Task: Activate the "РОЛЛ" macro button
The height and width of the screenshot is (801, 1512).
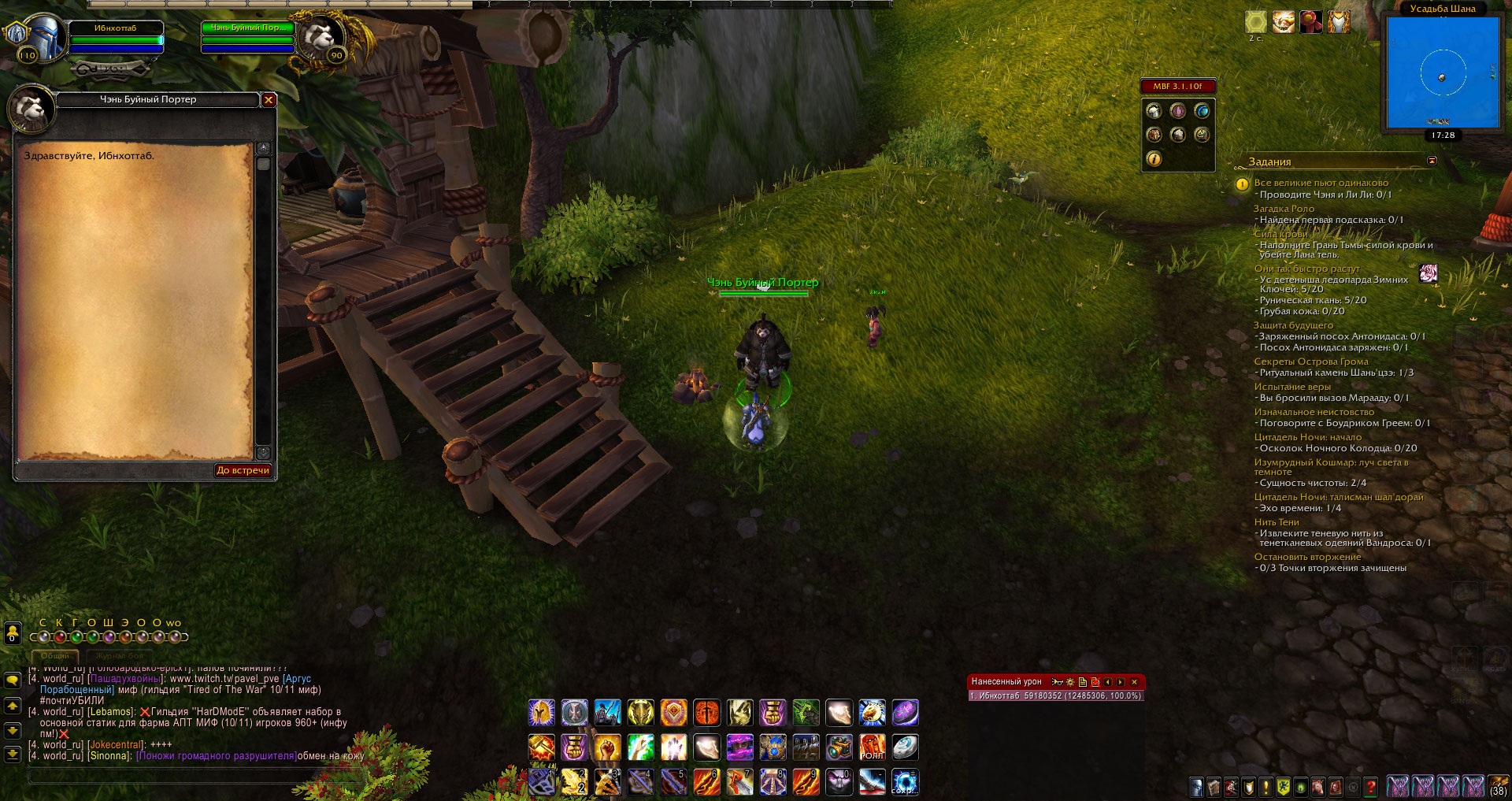Action: click(x=872, y=747)
